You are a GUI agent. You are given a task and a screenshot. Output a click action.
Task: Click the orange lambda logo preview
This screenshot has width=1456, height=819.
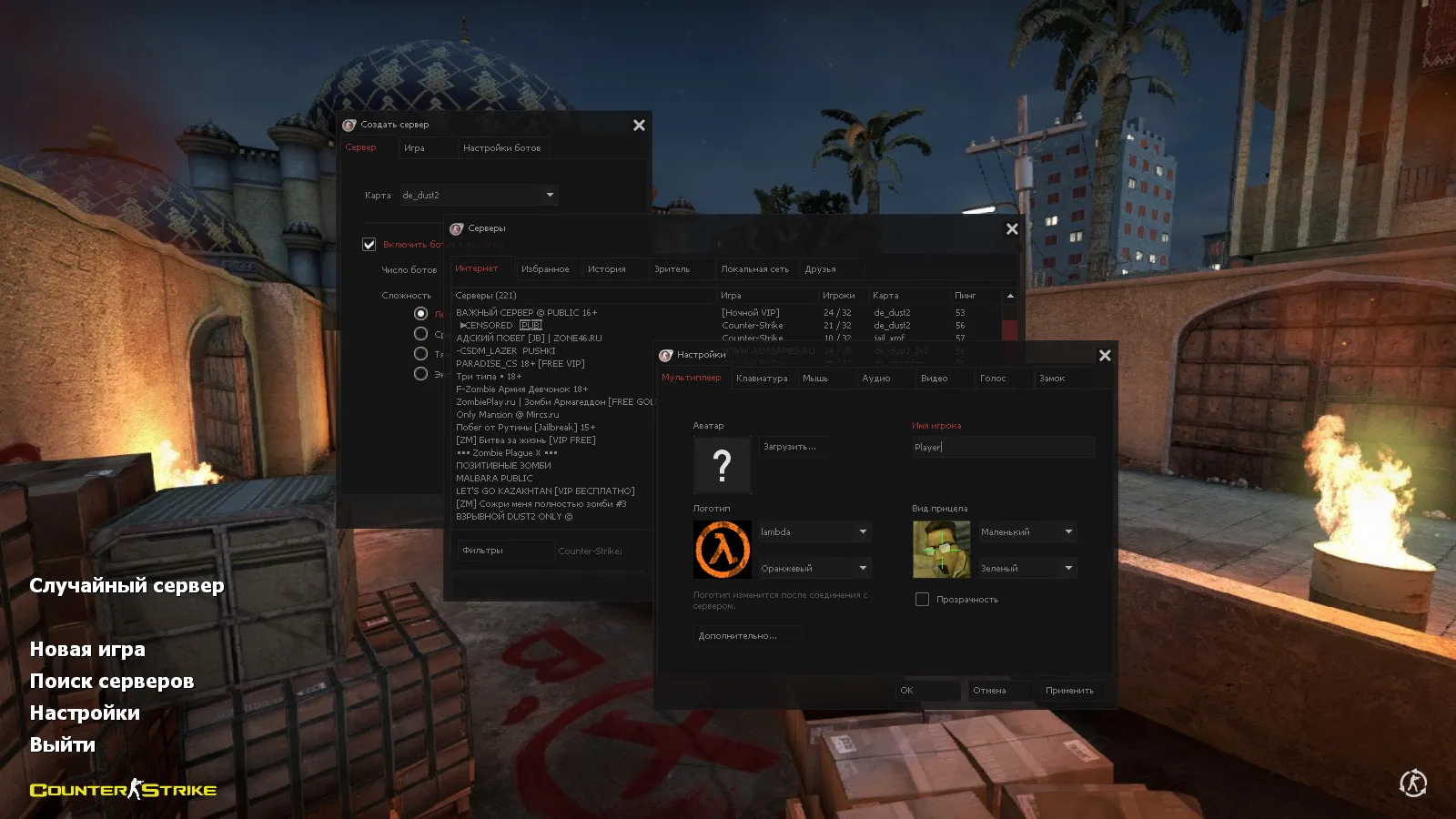coord(722,548)
